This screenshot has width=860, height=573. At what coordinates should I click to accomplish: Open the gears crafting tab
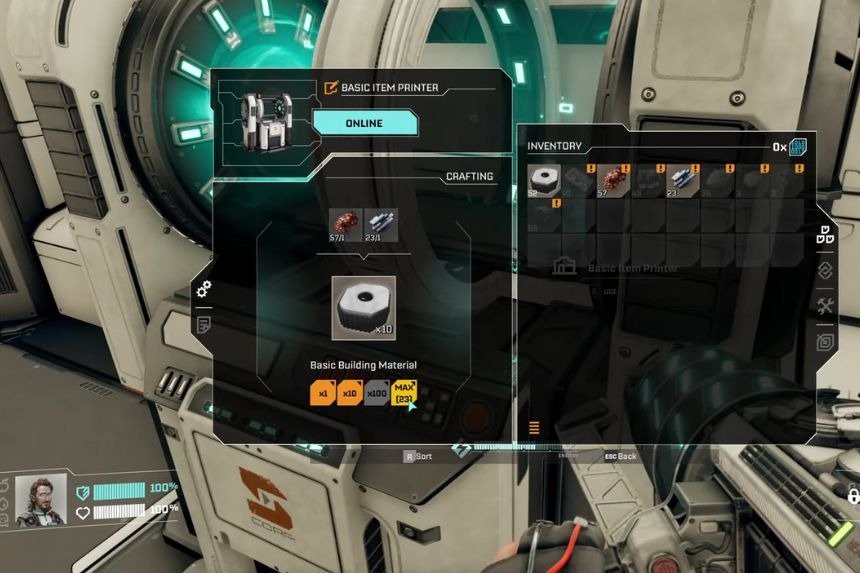pyautogui.click(x=204, y=290)
